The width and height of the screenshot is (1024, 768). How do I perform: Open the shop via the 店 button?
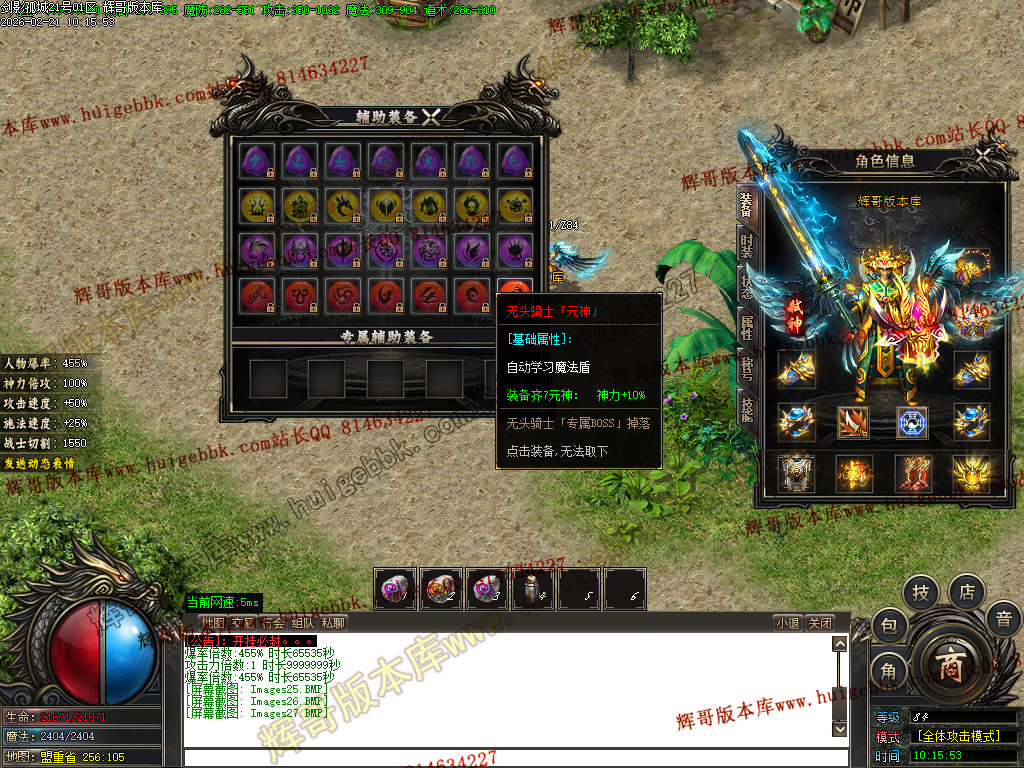(x=967, y=591)
